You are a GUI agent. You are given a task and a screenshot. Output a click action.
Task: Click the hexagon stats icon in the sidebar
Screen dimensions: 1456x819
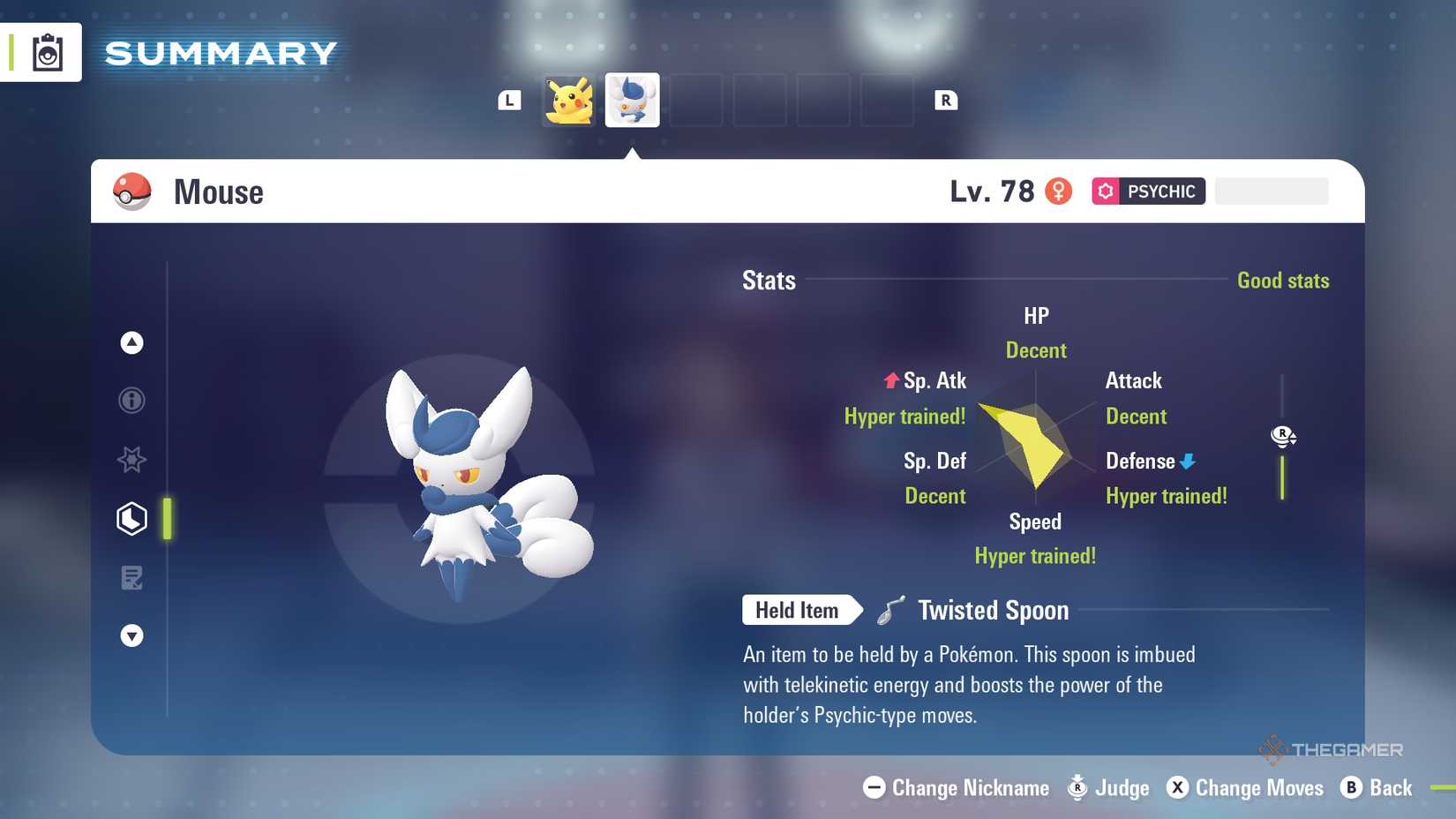click(131, 519)
